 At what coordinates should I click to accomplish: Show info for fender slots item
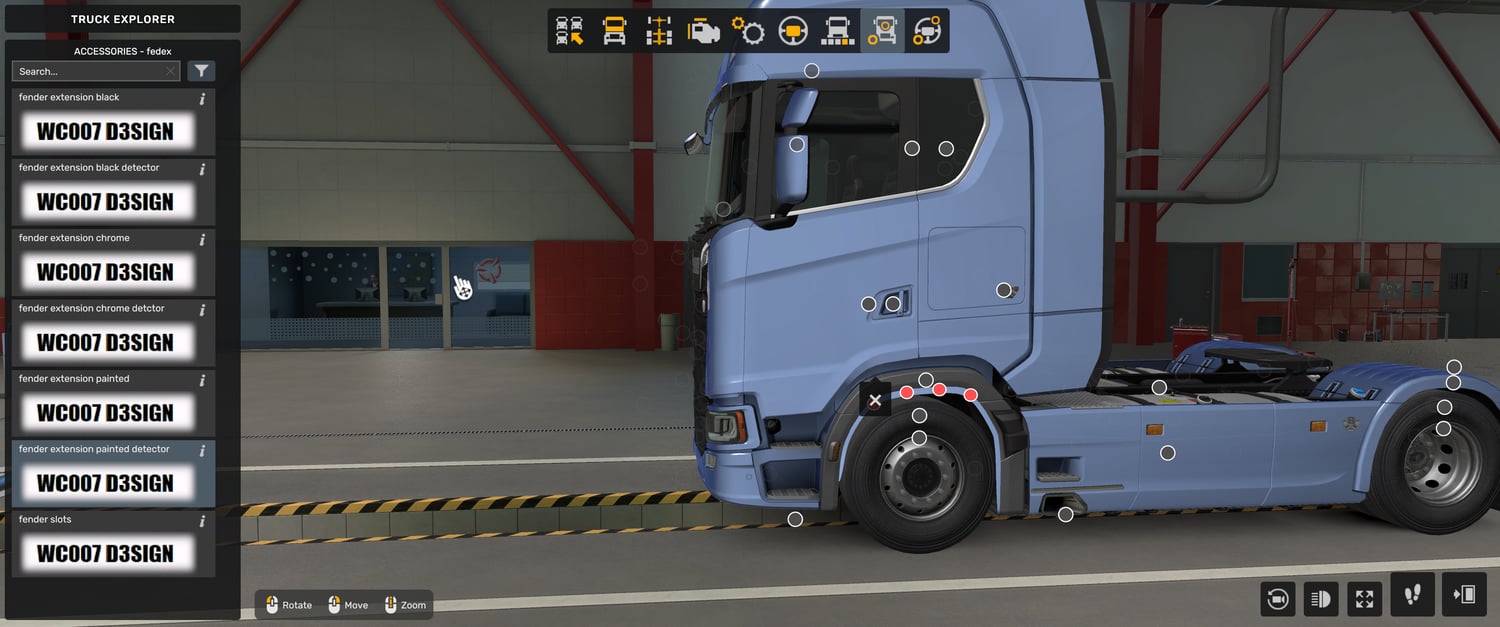click(x=202, y=521)
